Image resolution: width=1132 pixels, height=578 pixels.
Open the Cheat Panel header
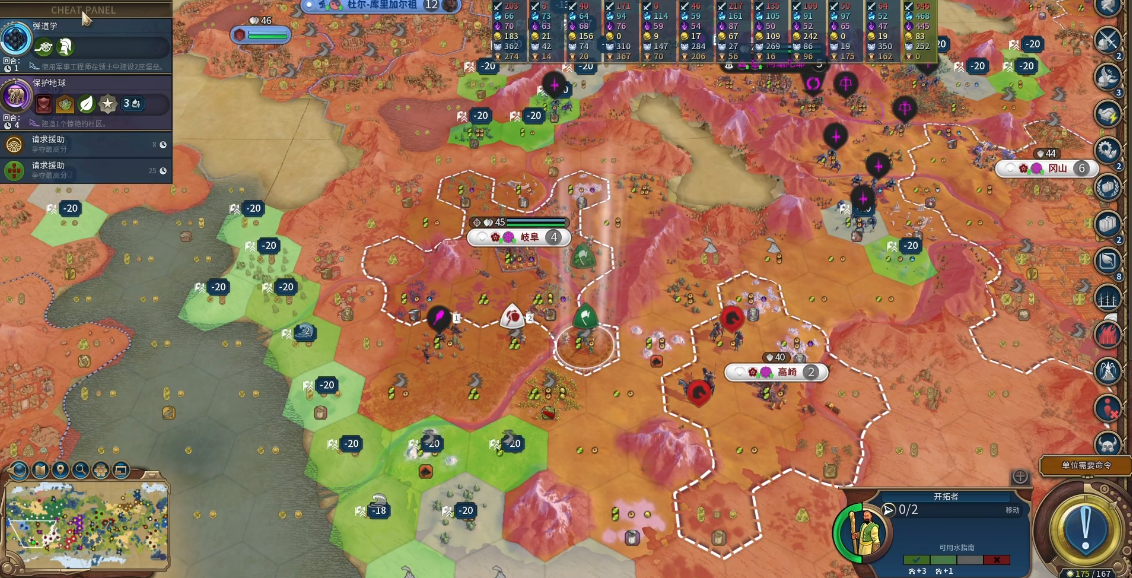coord(84,10)
